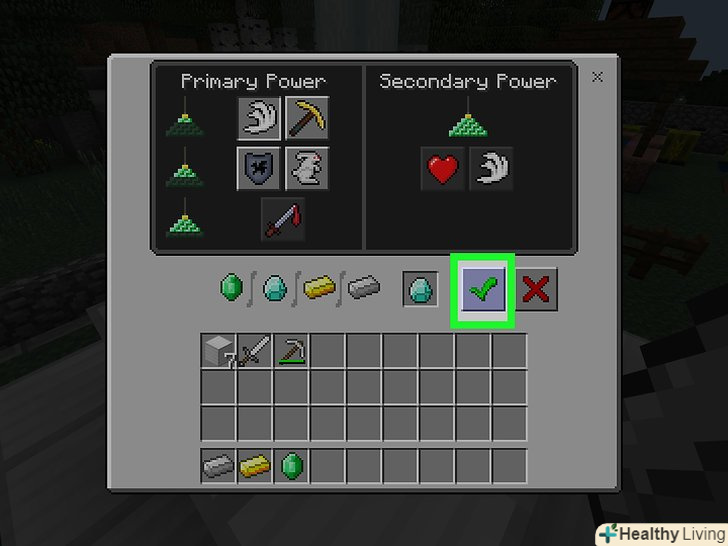Choose the Haste pickaxe power

point(308,119)
